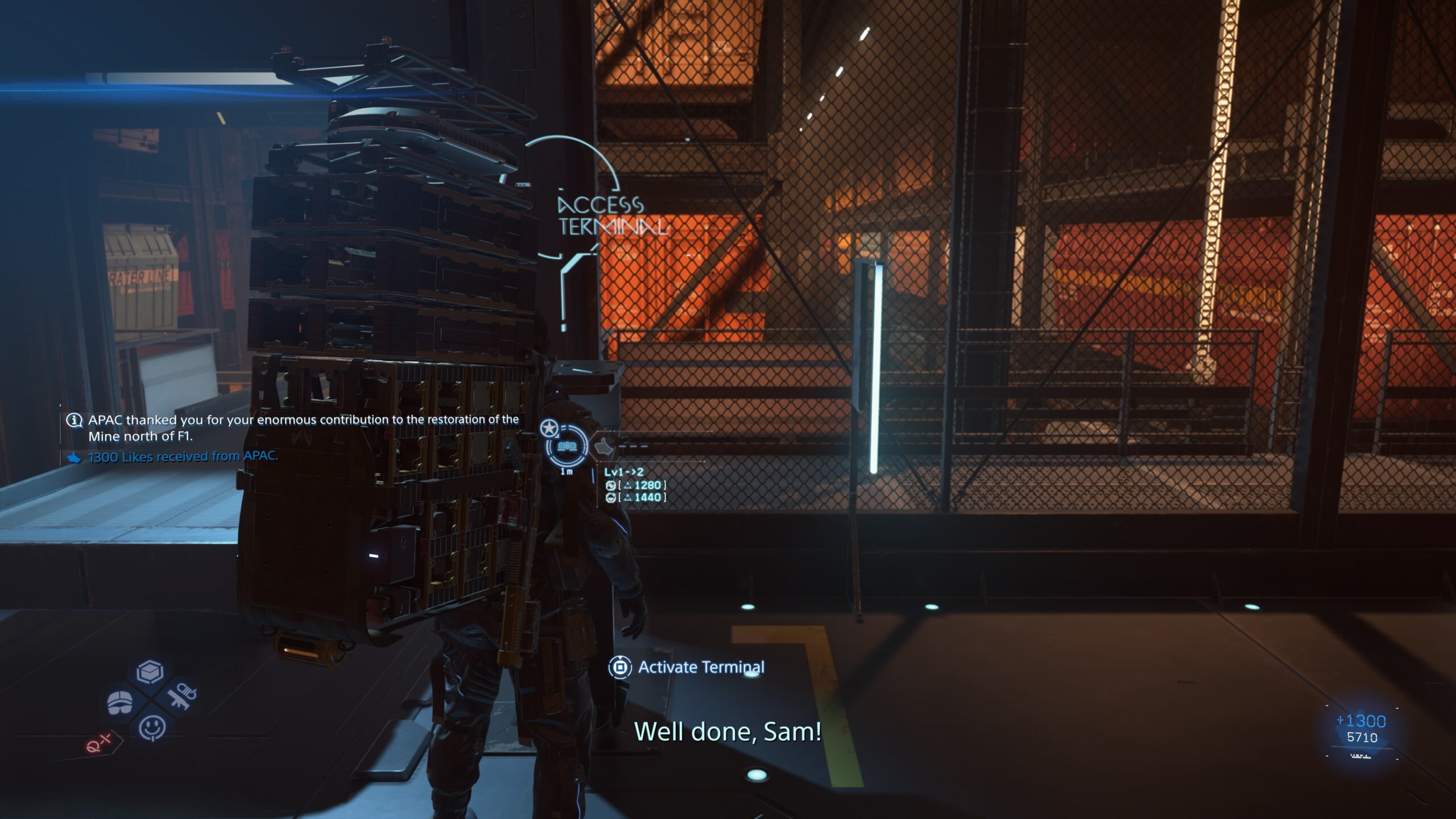The width and height of the screenshot is (1456, 819).
Task: Choose the weapon and rope tool slot
Action: click(183, 696)
